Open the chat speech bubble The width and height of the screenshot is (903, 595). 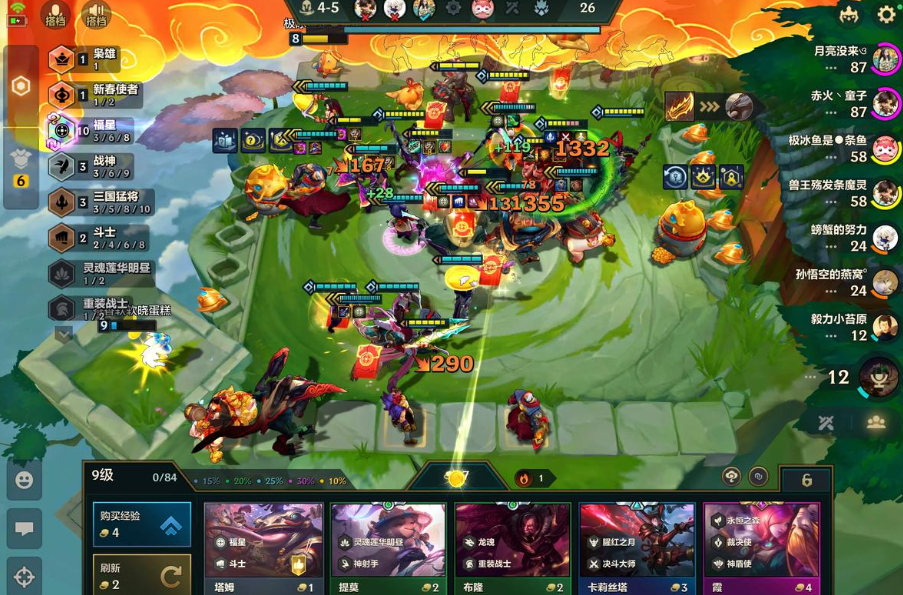[24, 528]
